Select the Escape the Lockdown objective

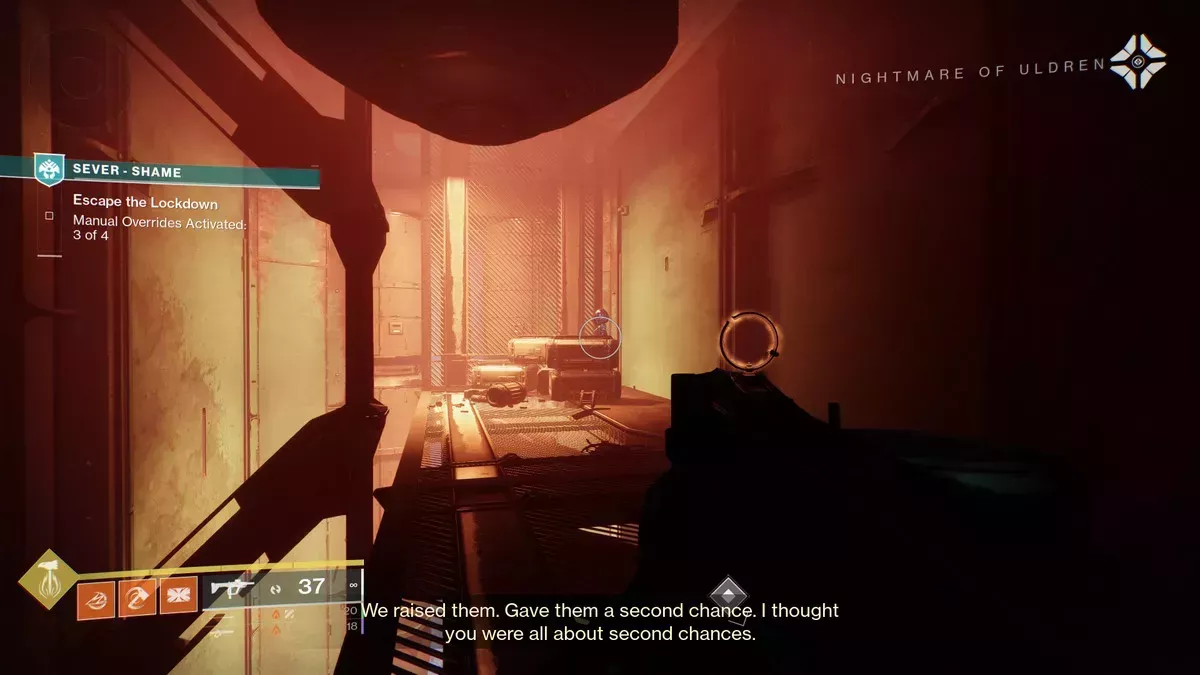(x=145, y=202)
